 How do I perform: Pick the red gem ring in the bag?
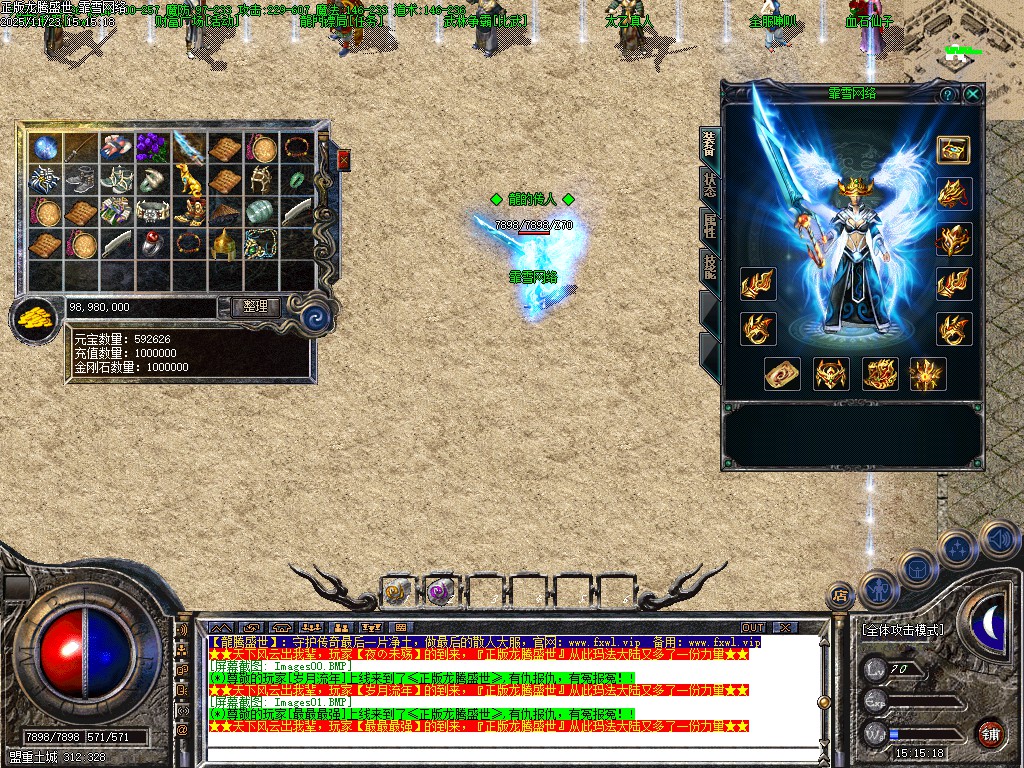point(151,243)
